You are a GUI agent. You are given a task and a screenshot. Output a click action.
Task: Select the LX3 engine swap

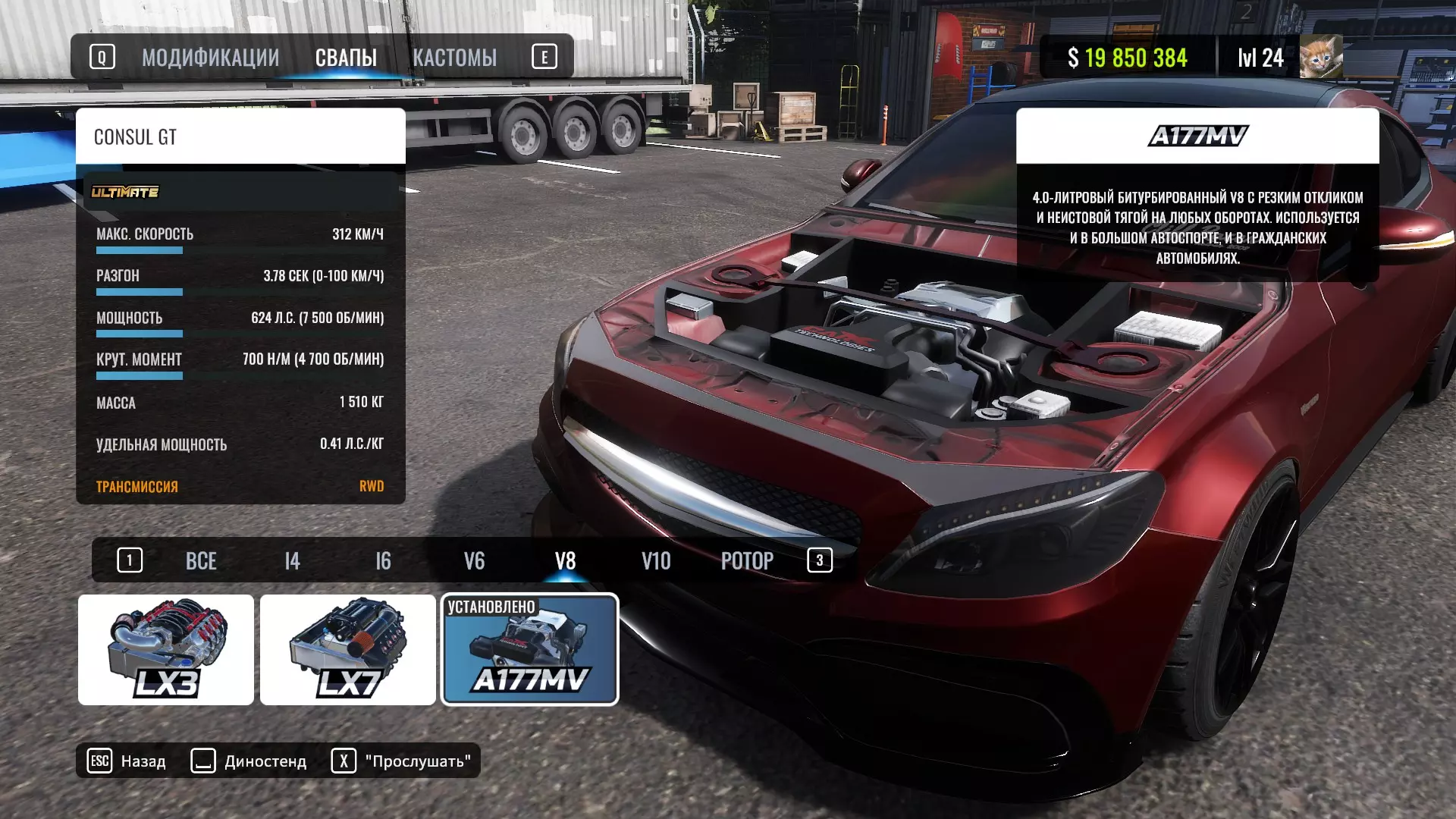click(x=166, y=650)
